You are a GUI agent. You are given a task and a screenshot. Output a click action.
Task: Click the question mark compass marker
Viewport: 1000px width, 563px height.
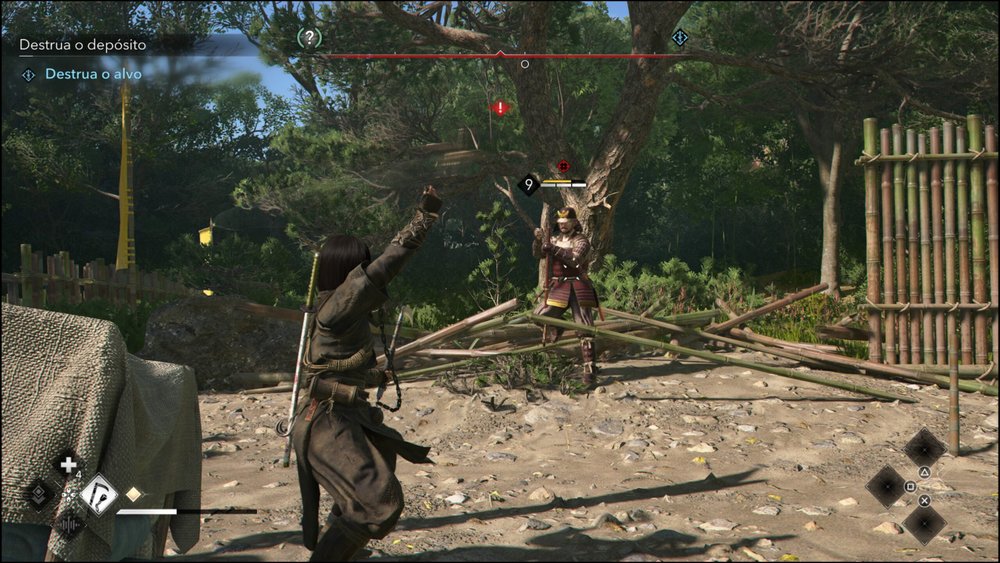(x=310, y=38)
